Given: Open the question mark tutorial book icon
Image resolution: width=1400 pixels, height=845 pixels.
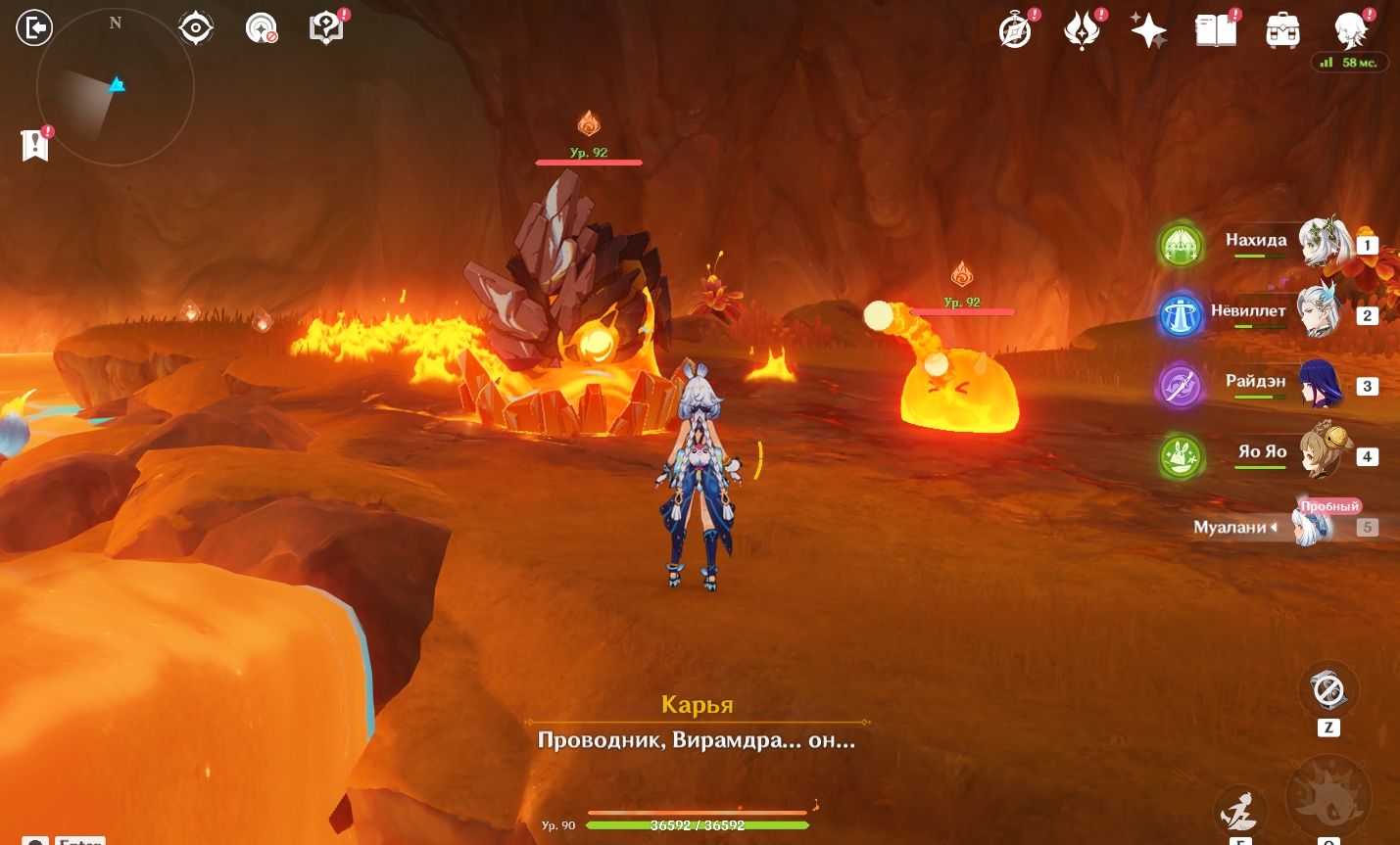Looking at the screenshot, I should (326, 28).
